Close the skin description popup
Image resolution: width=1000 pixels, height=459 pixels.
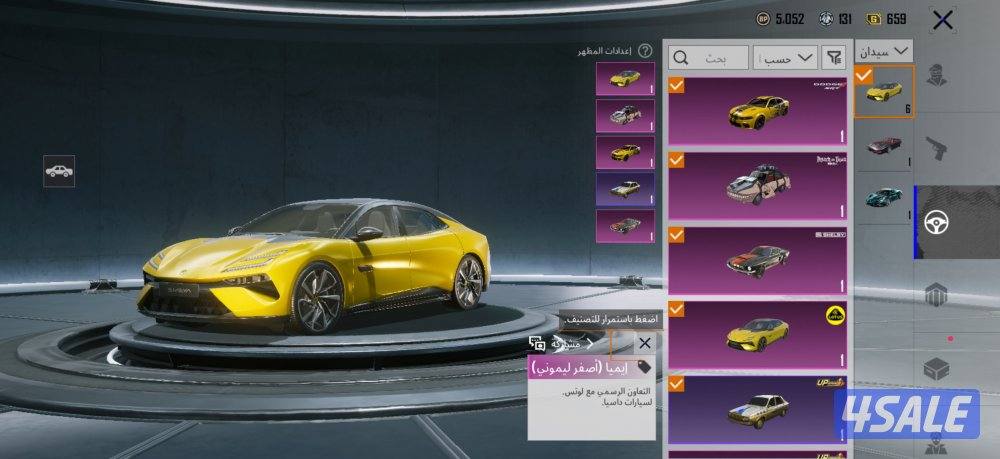click(644, 343)
